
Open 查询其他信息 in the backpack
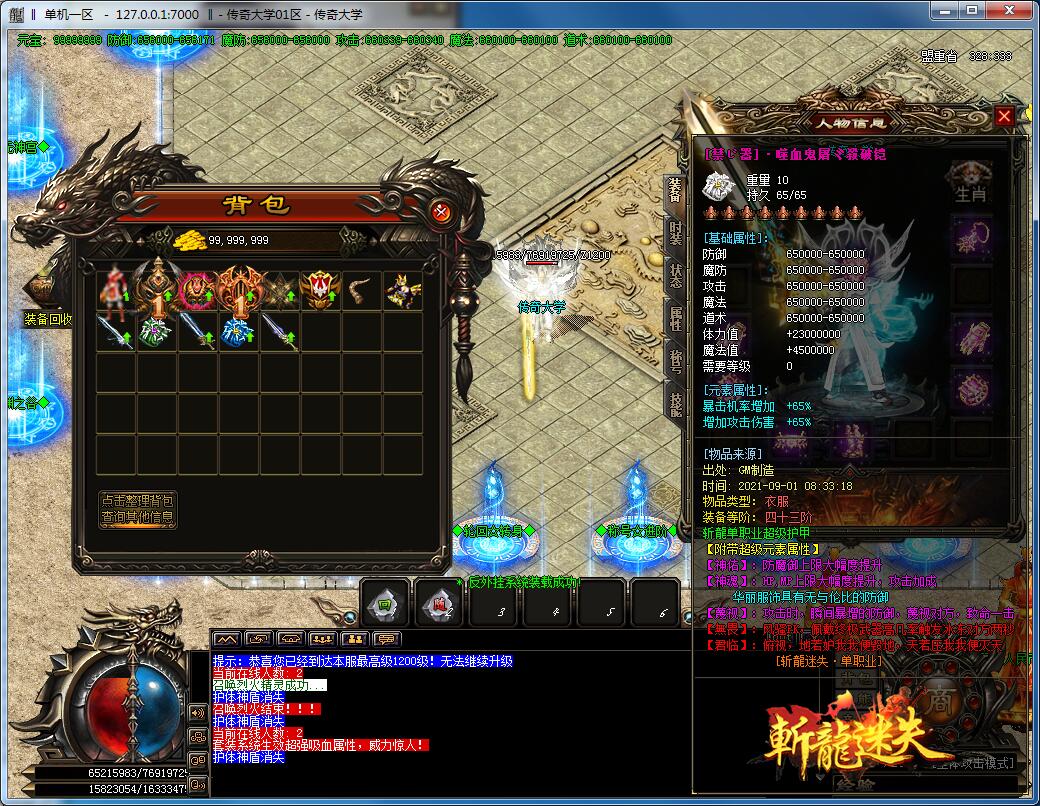pos(137,517)
